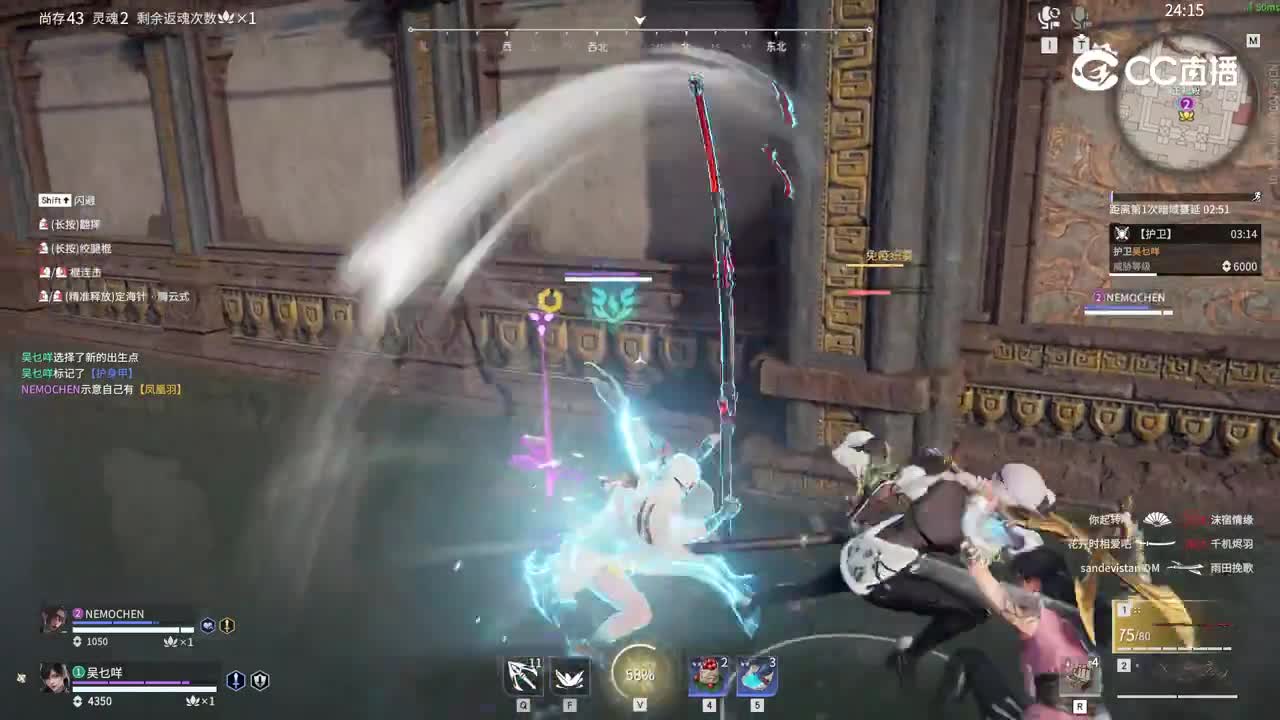Activate the F ultimate ability icon
1280x720 pixels.
(x=570, y=675)
